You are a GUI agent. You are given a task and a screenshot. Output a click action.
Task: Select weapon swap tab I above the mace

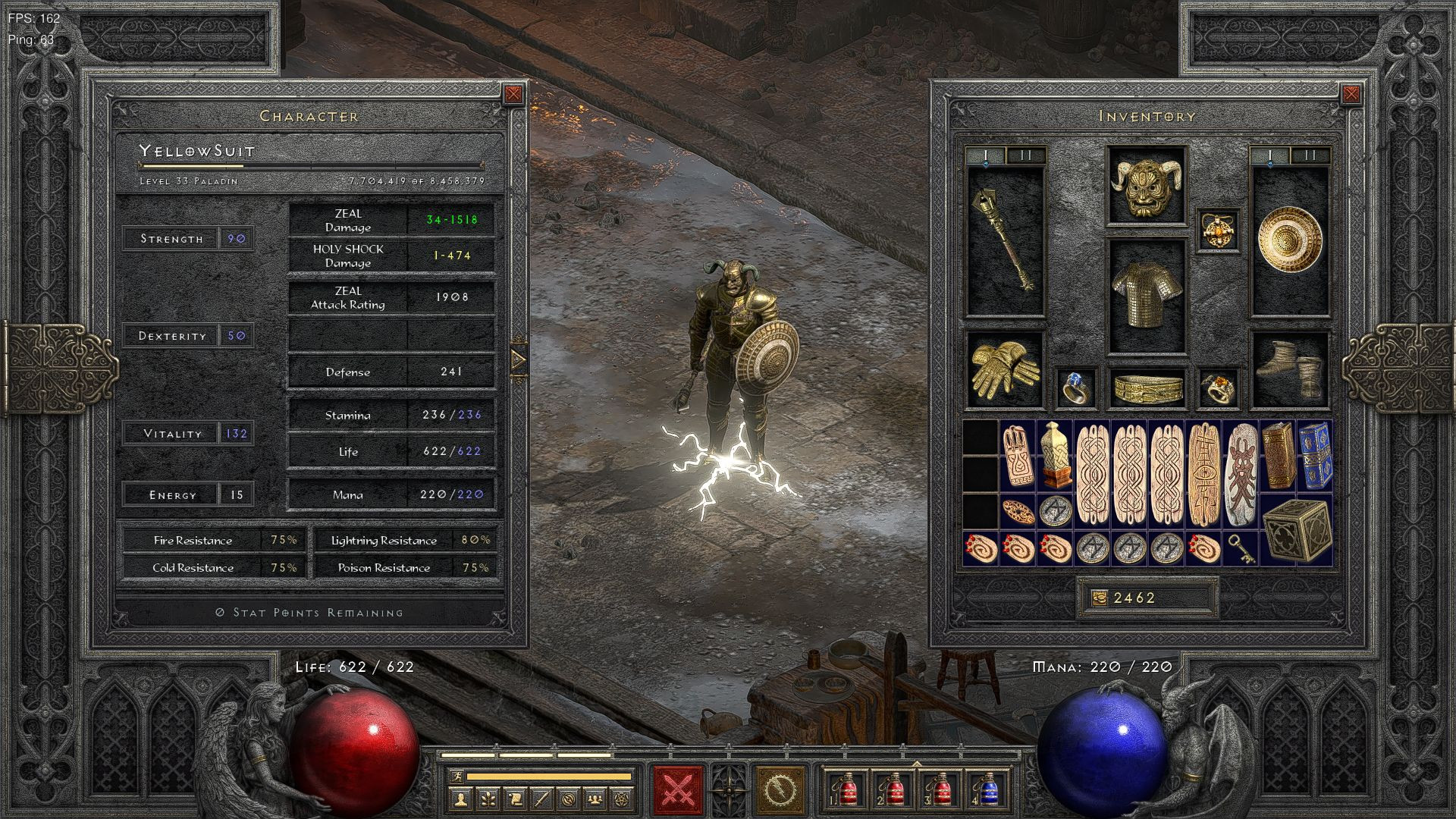(x=986, y=154)
